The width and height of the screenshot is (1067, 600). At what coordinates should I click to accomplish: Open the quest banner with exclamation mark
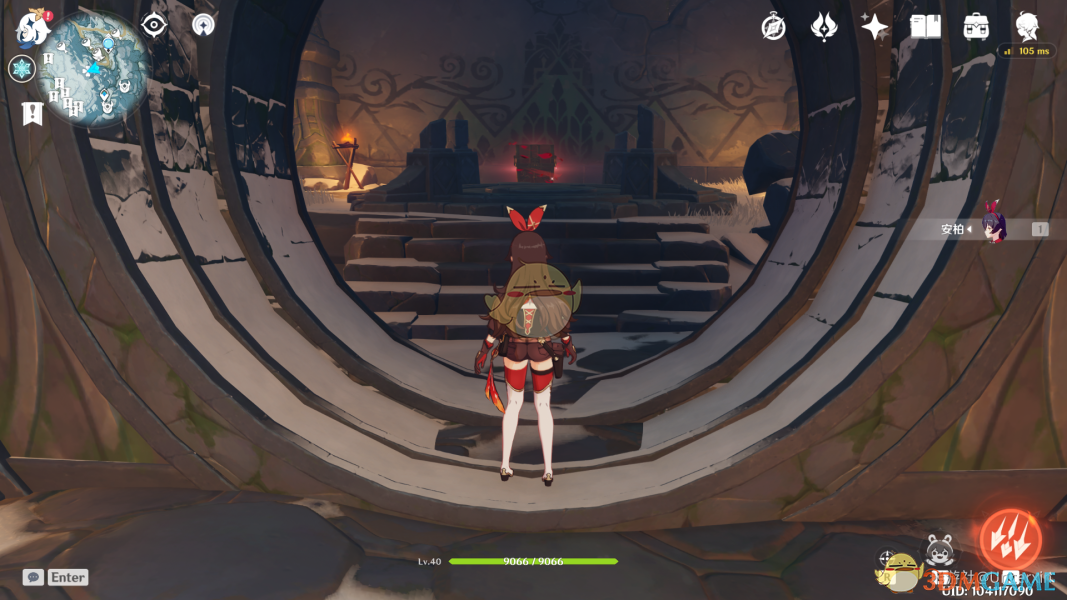[x=31, y=113]
